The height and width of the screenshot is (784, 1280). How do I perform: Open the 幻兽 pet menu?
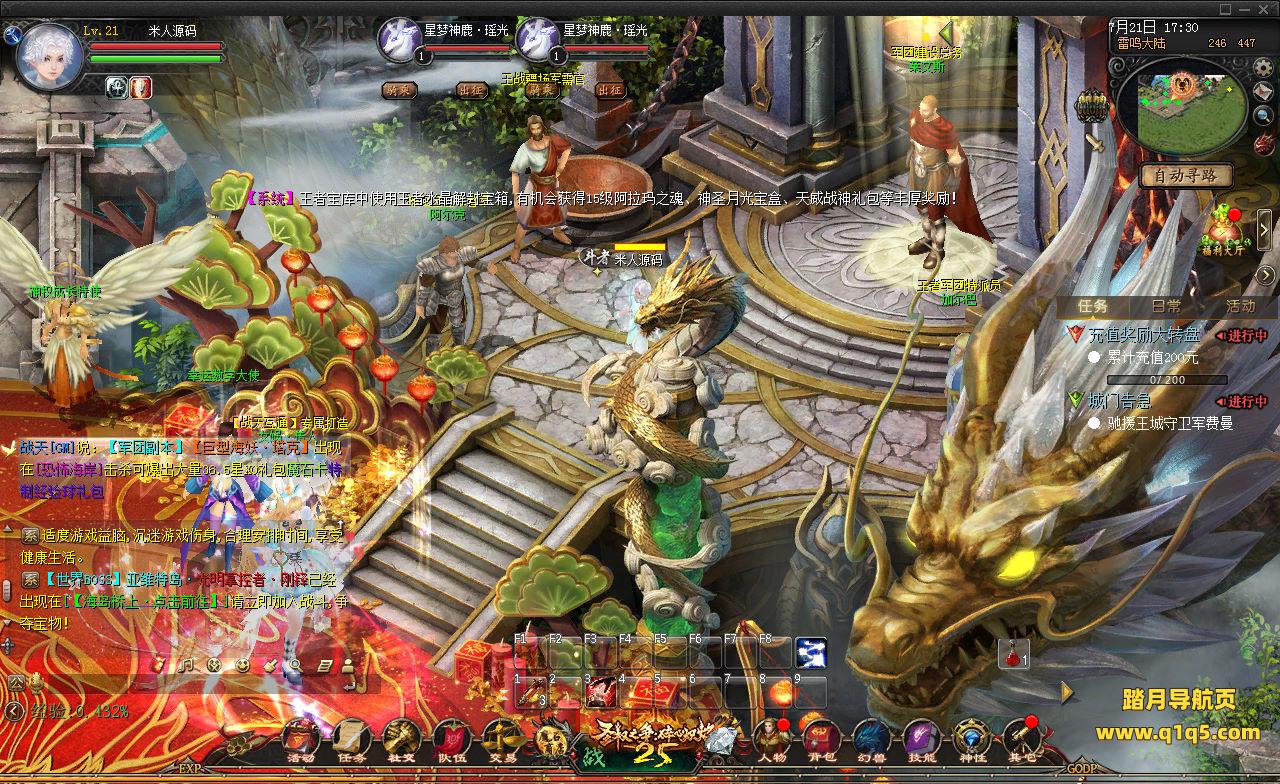click(x=871, y=739)
